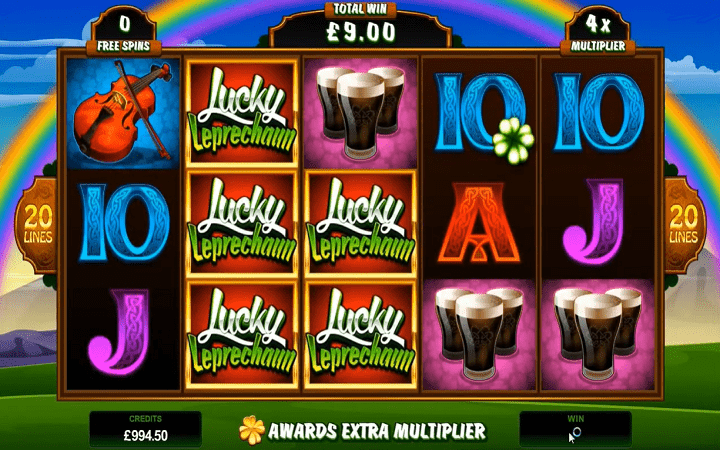Image resolution: width=720 pixels, height=450 pixels.
Task: Click the 20 Lines badge left of the reels
Action: (x=35, y=222)
